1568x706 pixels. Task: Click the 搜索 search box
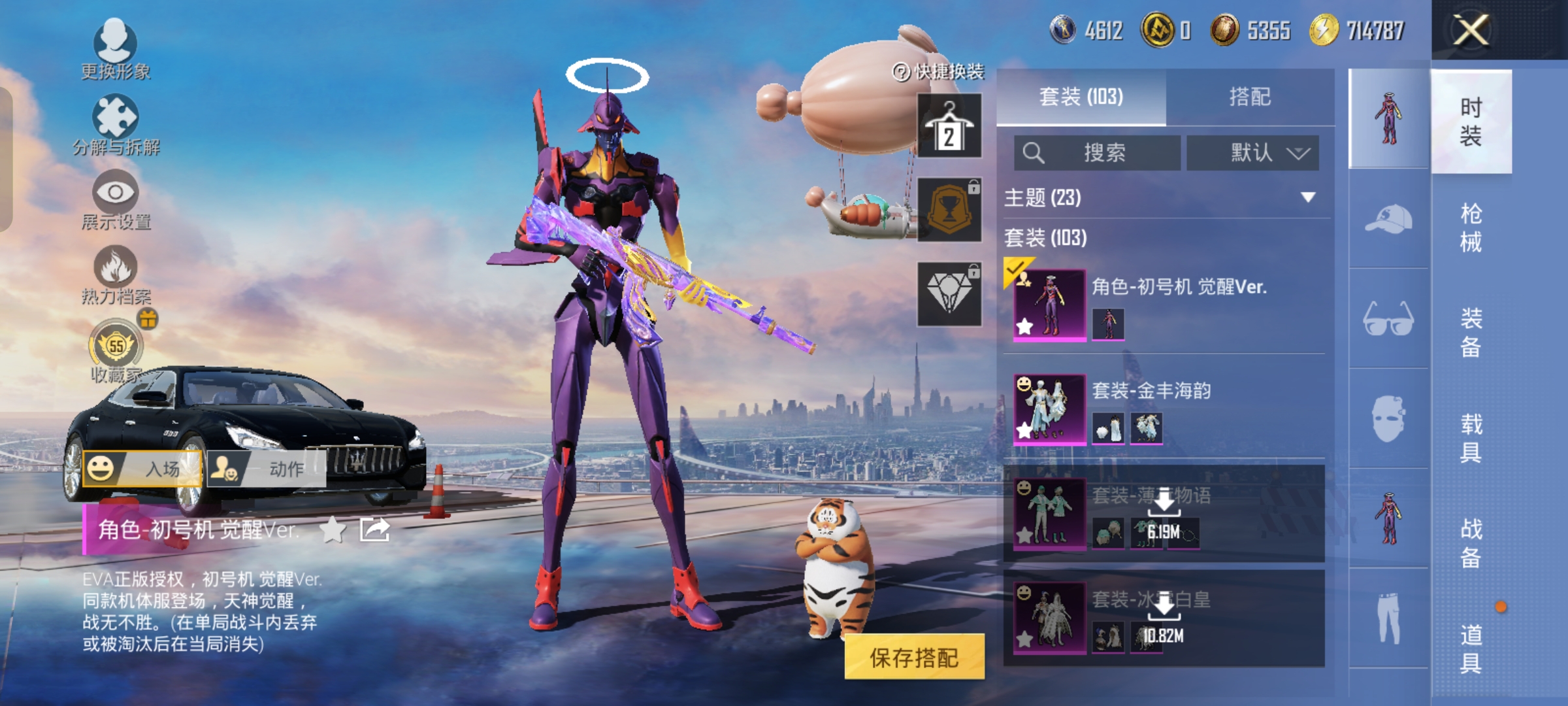pos(1098,153)
